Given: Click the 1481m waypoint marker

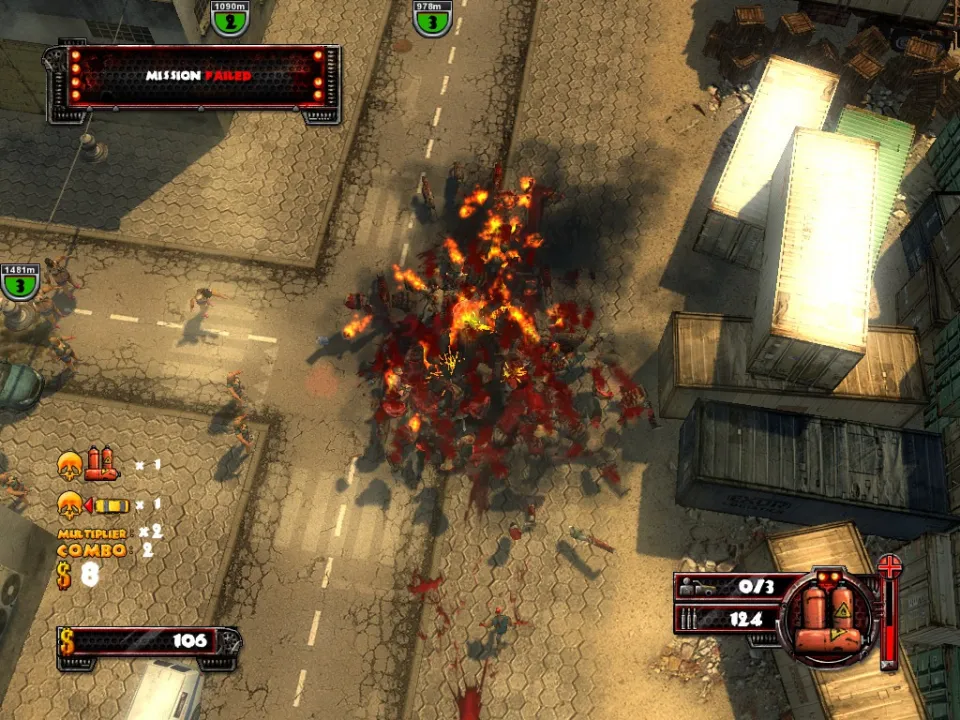Looking at the screenshot, I should click(x=20, y=283).
